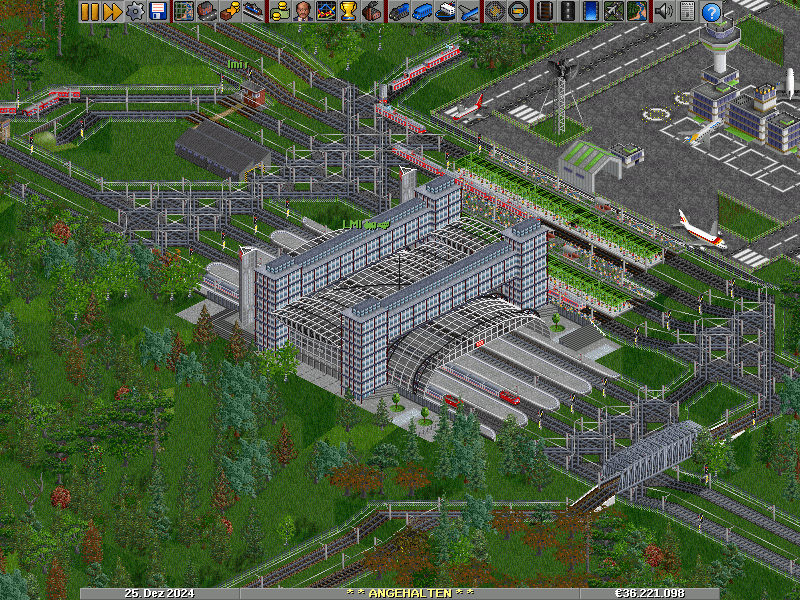Open the save game floppy disk menu
This screenshot has height=600, width=800.
[157, 11]
